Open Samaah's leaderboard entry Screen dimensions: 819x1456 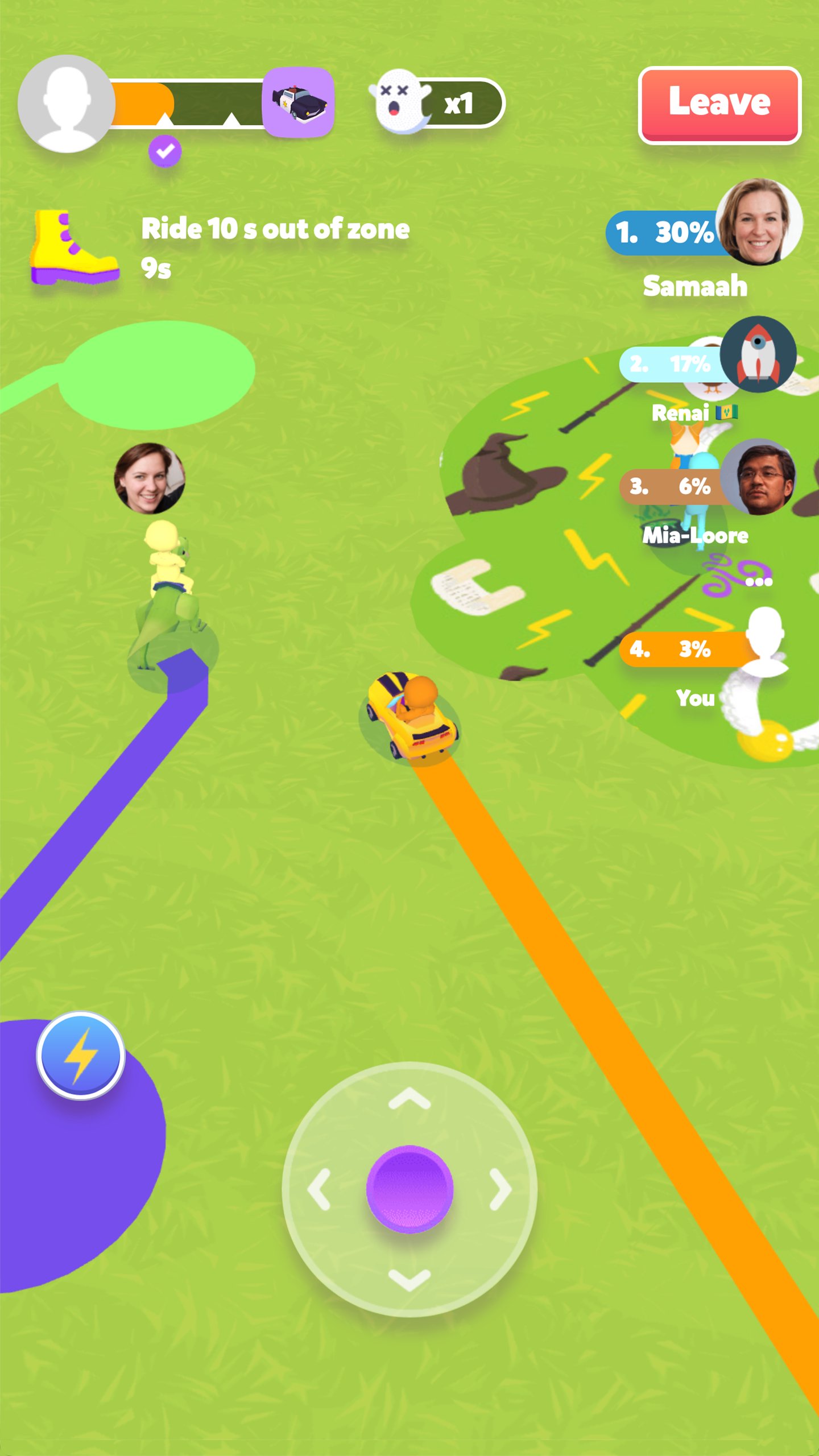(x=671, y=232)
